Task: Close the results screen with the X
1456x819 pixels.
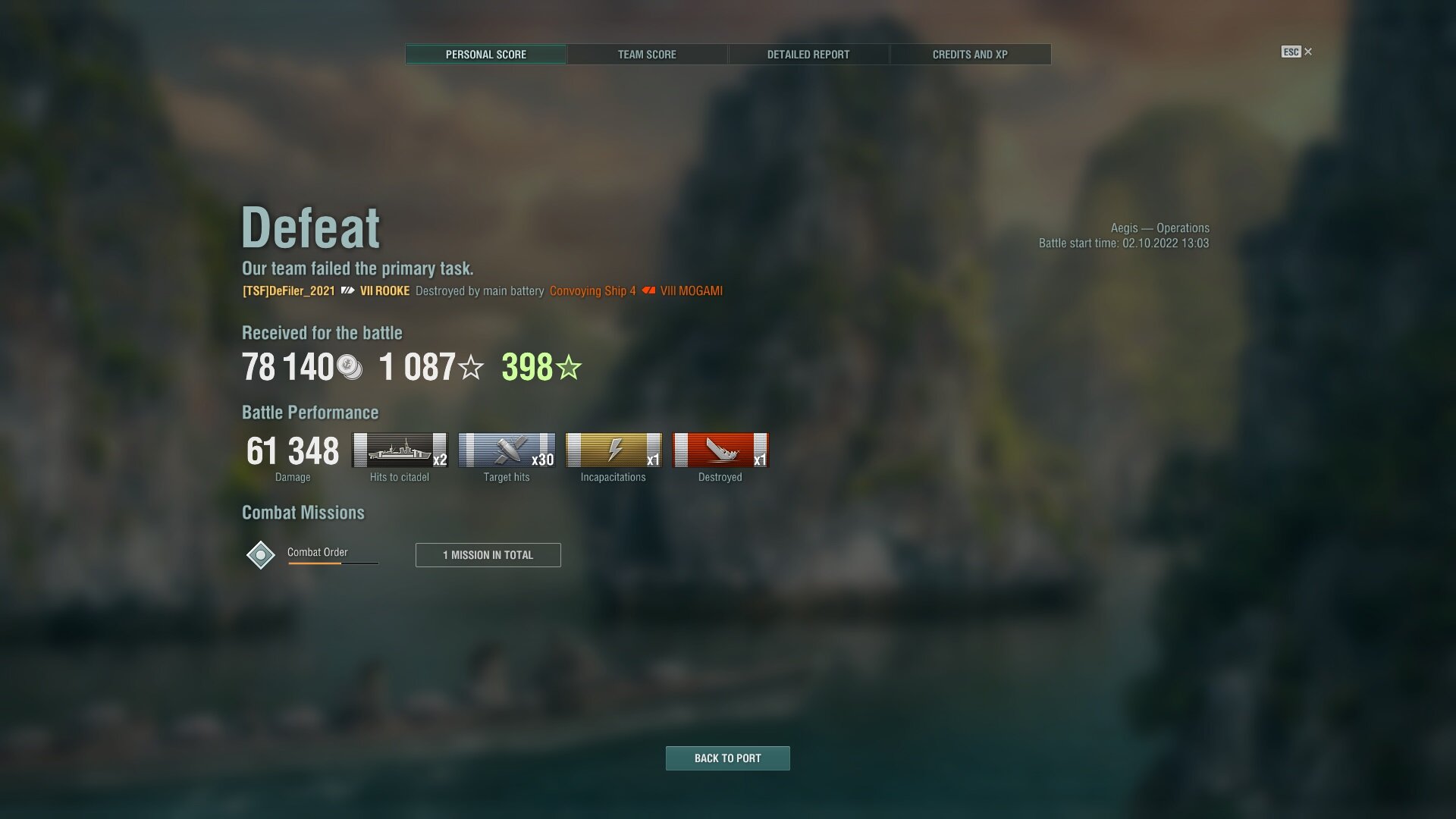Action: (1307, 52)
